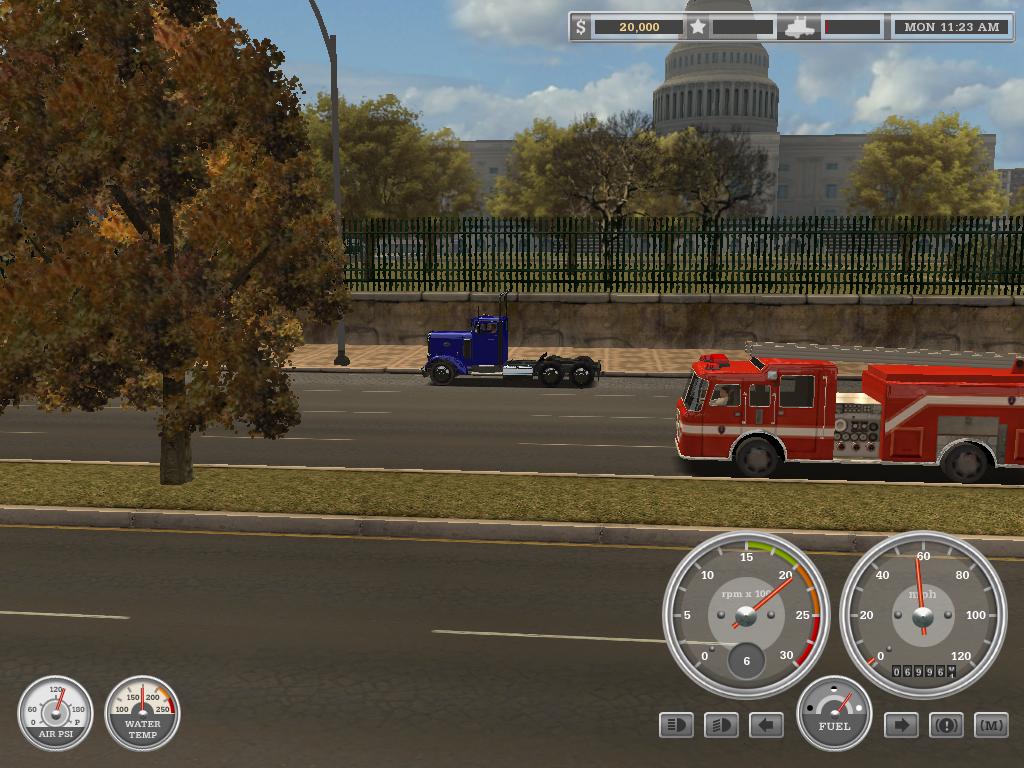The image size is (1024, 768).
Task: Click the (M) indicator button
Action: [991, 725]
